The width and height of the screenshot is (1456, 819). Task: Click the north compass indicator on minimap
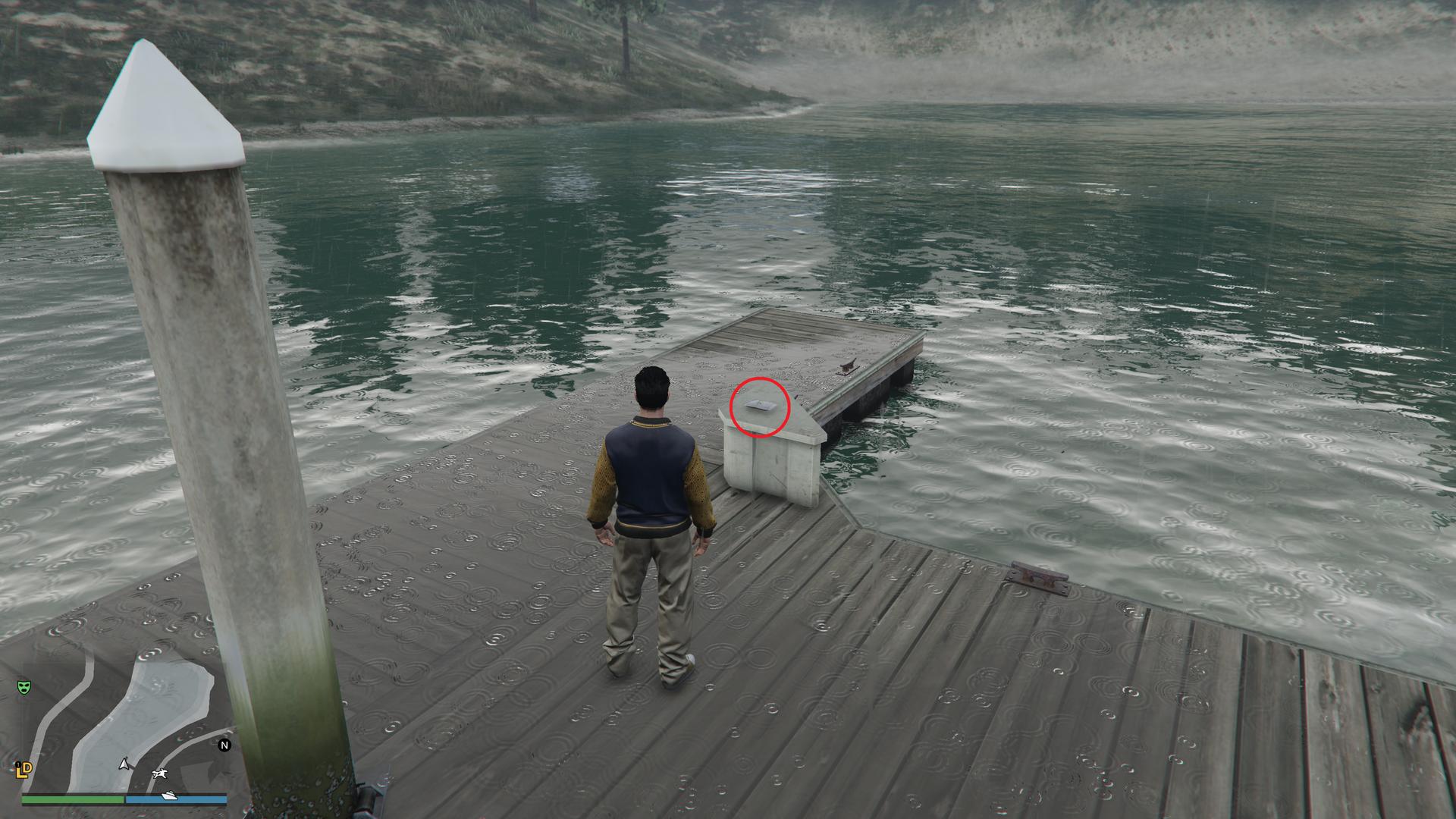(x=224, y=745)
